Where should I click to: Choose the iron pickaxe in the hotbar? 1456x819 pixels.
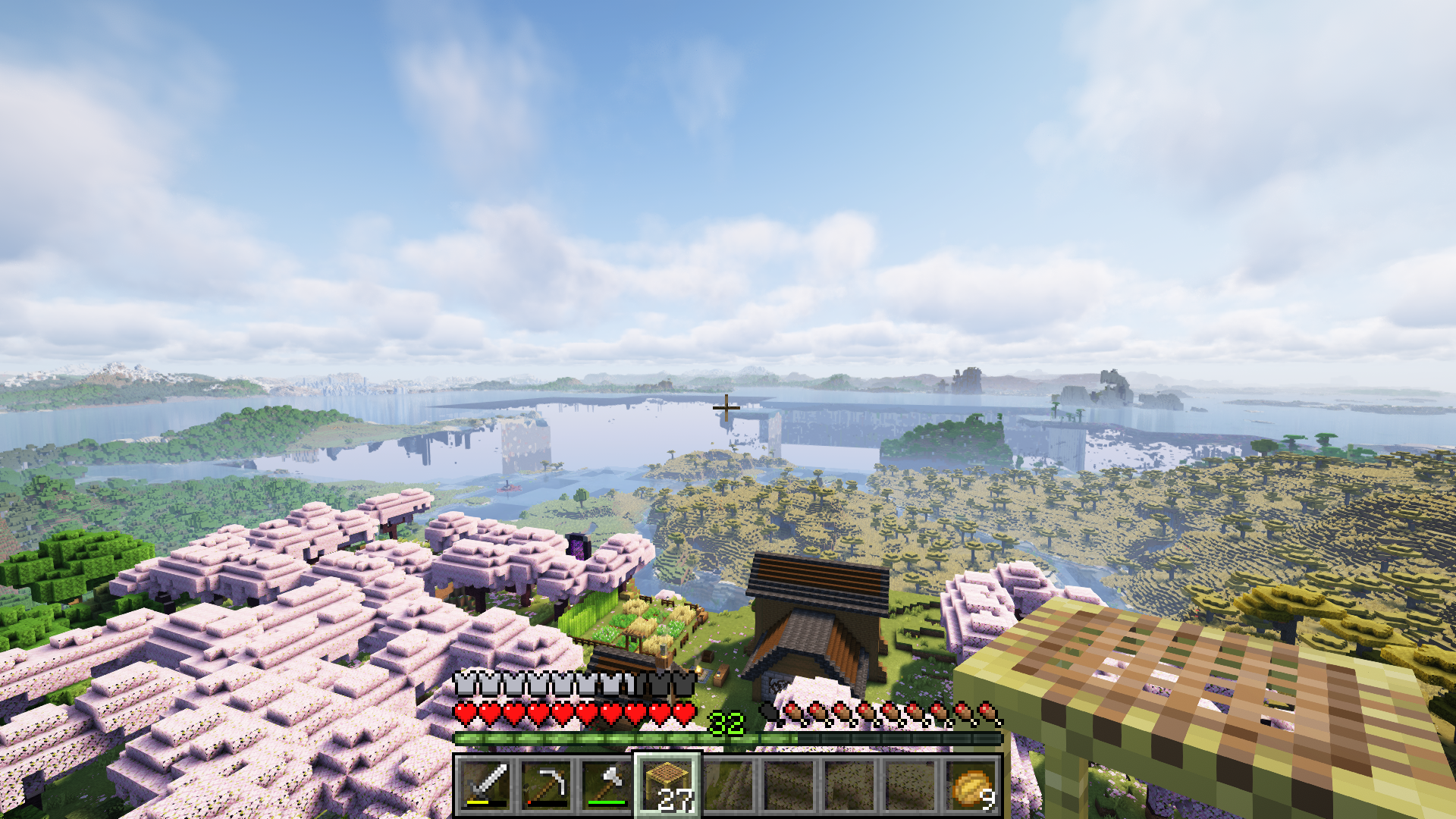pos(547,784)
